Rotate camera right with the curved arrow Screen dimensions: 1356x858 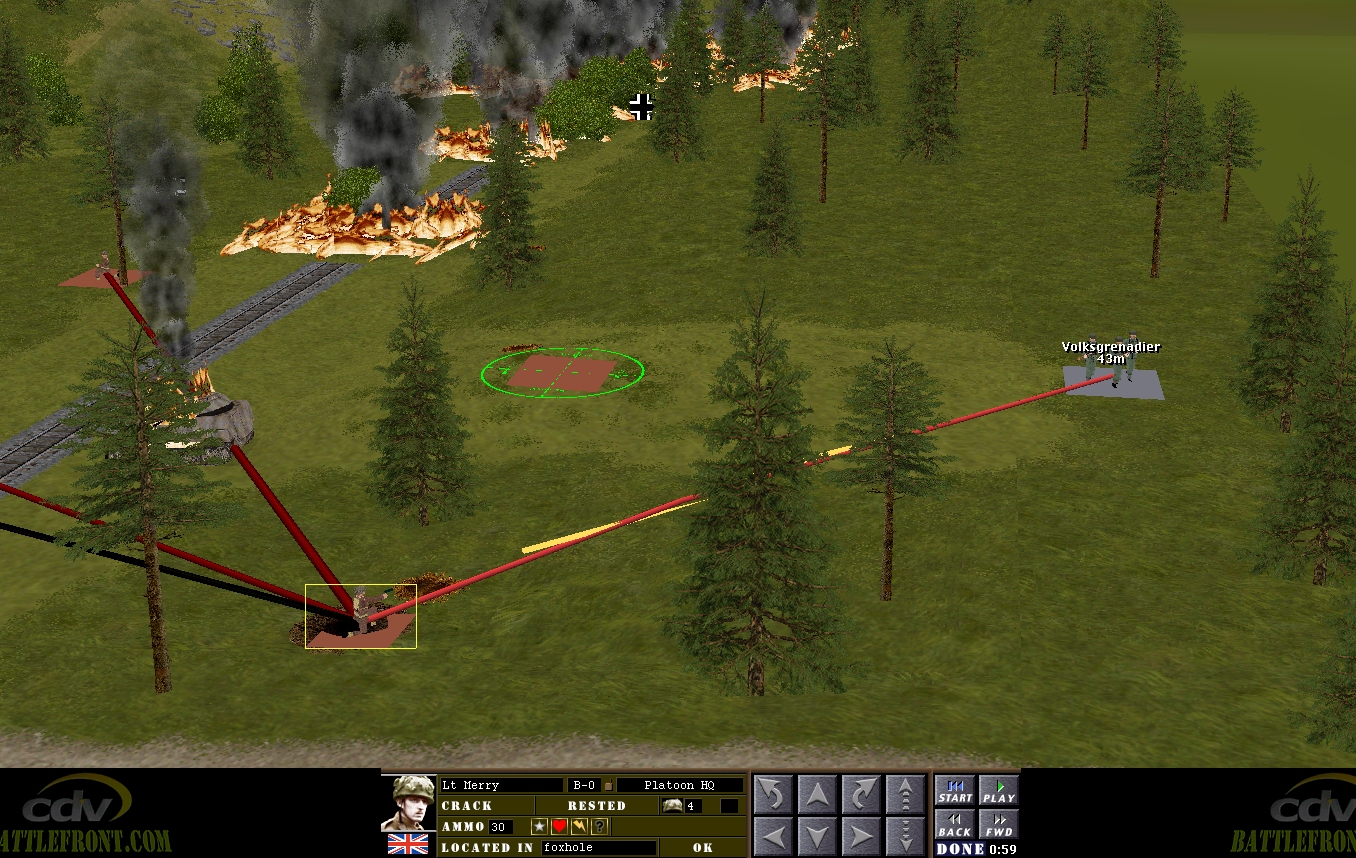click(x=861, y=795)
